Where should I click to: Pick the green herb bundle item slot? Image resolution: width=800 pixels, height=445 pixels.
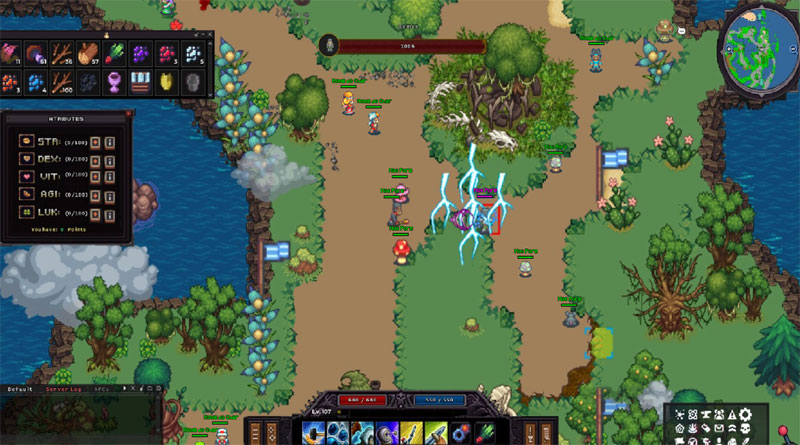[115, 52]
